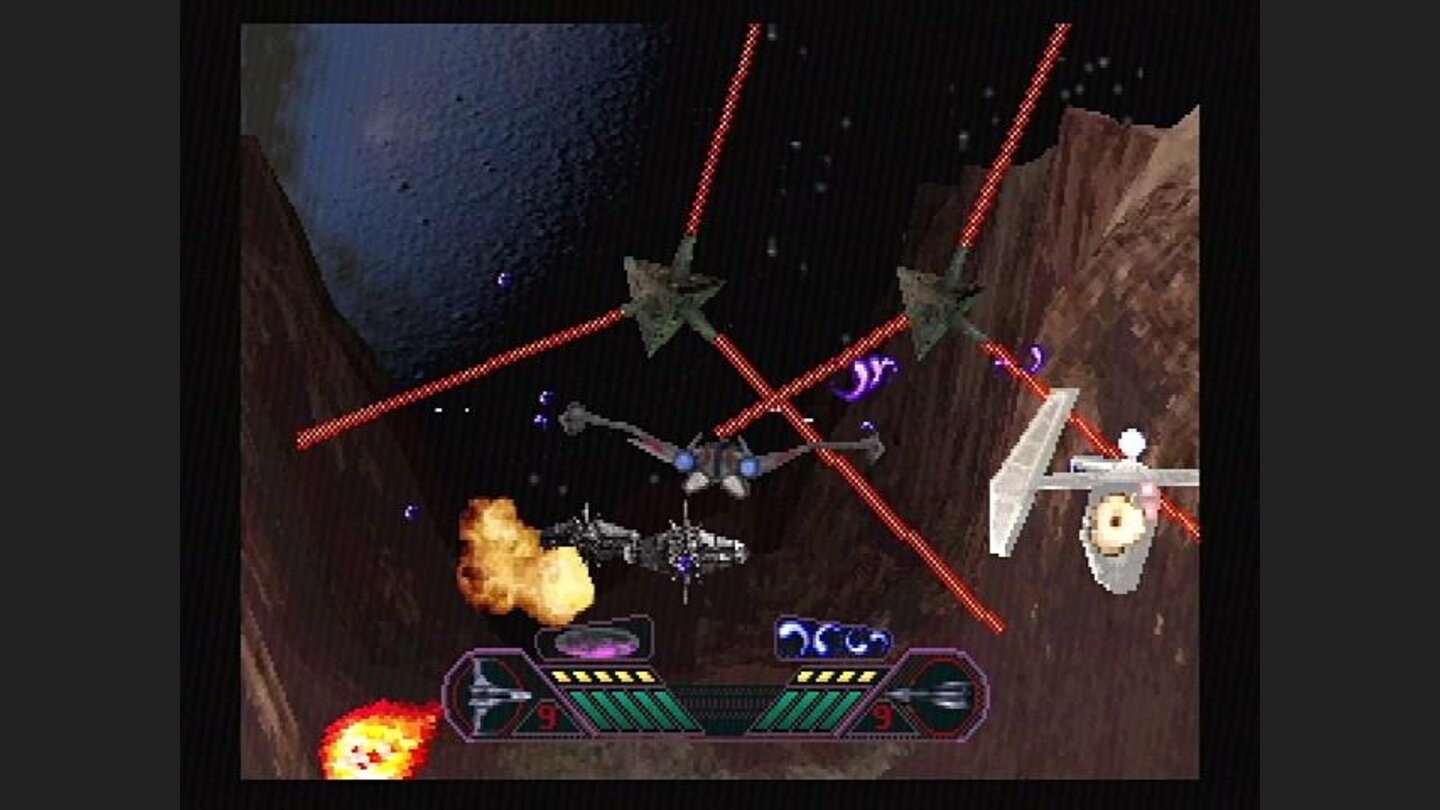Click the left yellow charge segment strip
Image resolution: width=1440 pixels, height=810 pixels.
(x=599, y=674)
